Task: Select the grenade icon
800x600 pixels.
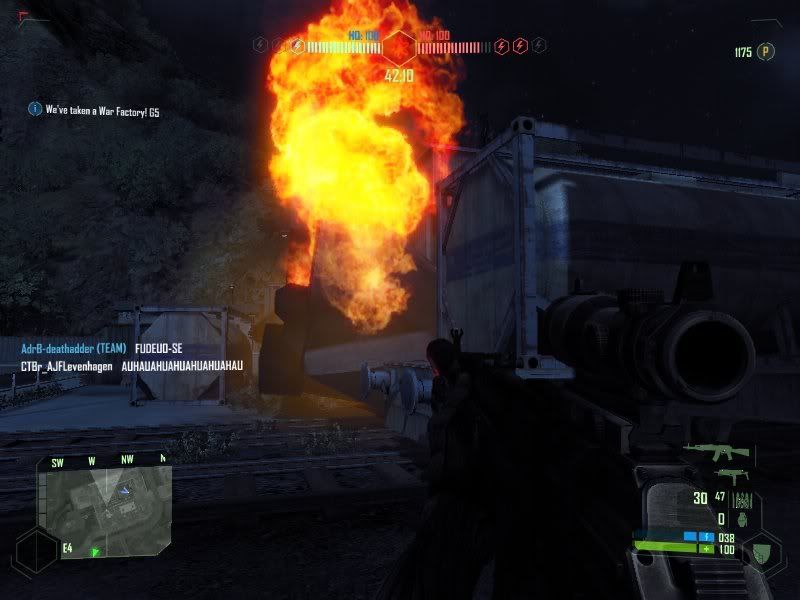Action: [x=743, y=519]
